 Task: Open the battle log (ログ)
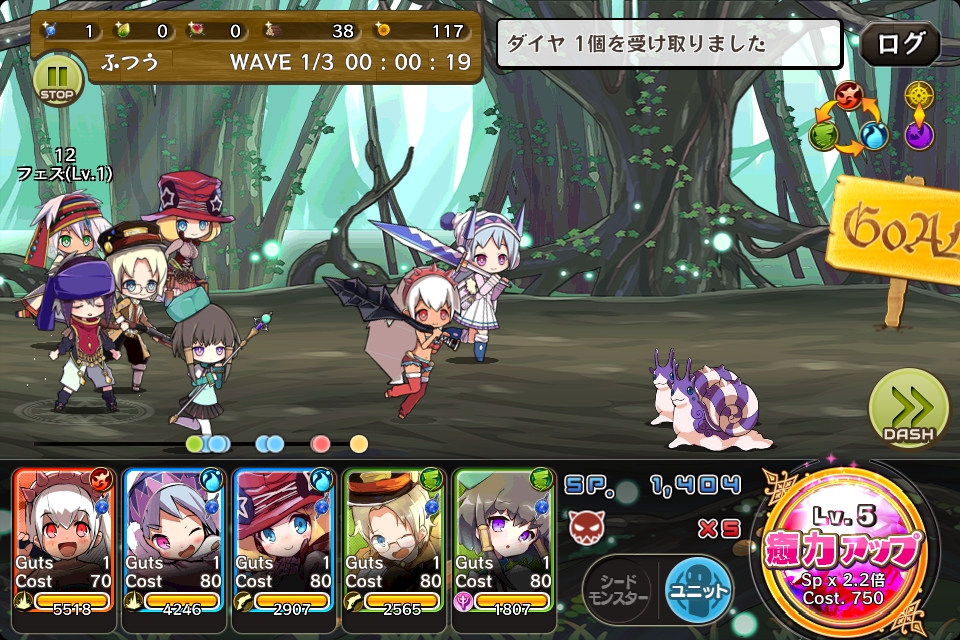click(900, 44)
